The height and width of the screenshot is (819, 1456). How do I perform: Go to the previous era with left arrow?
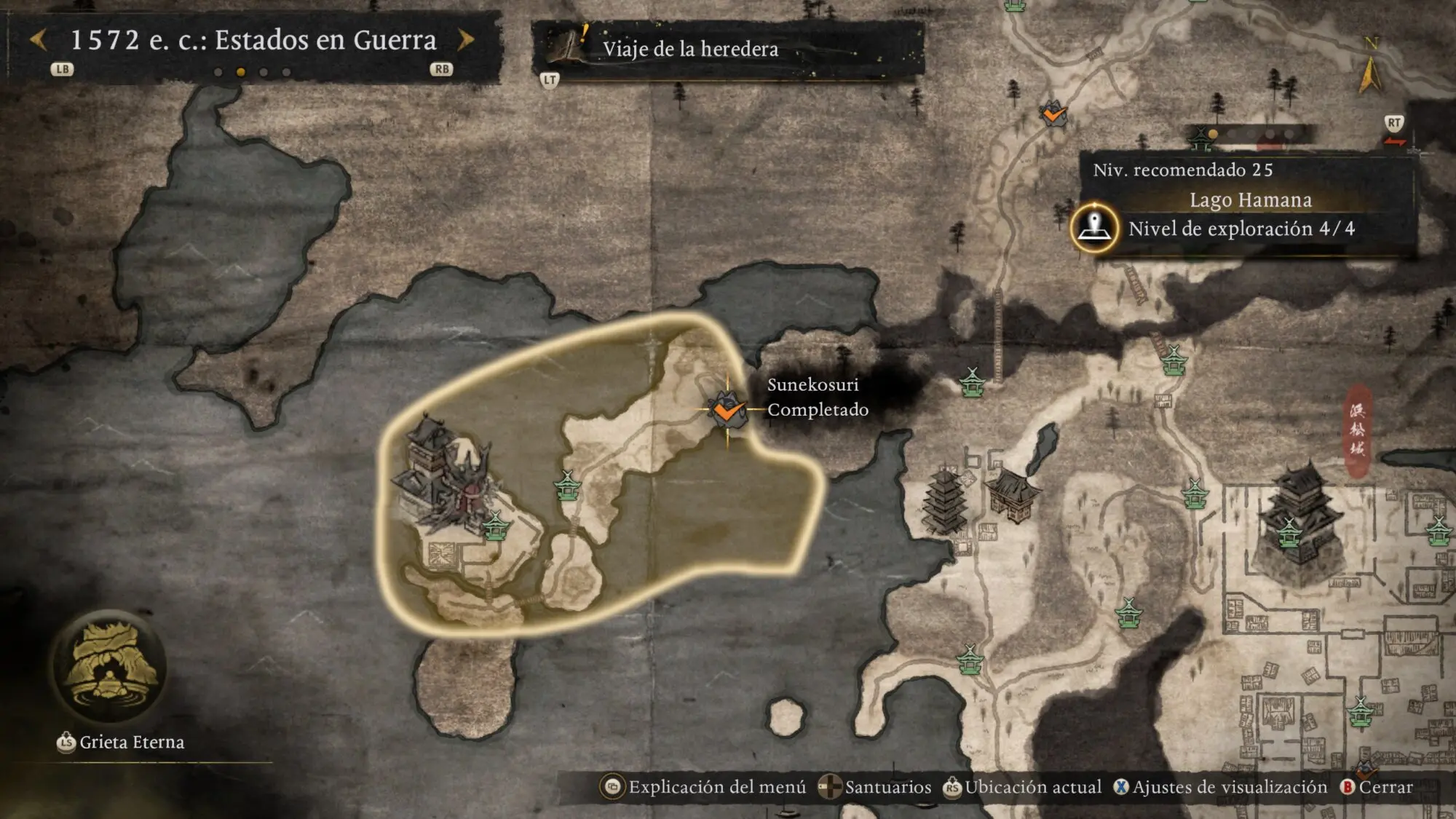pyautogui.click(x=39, y=40)
